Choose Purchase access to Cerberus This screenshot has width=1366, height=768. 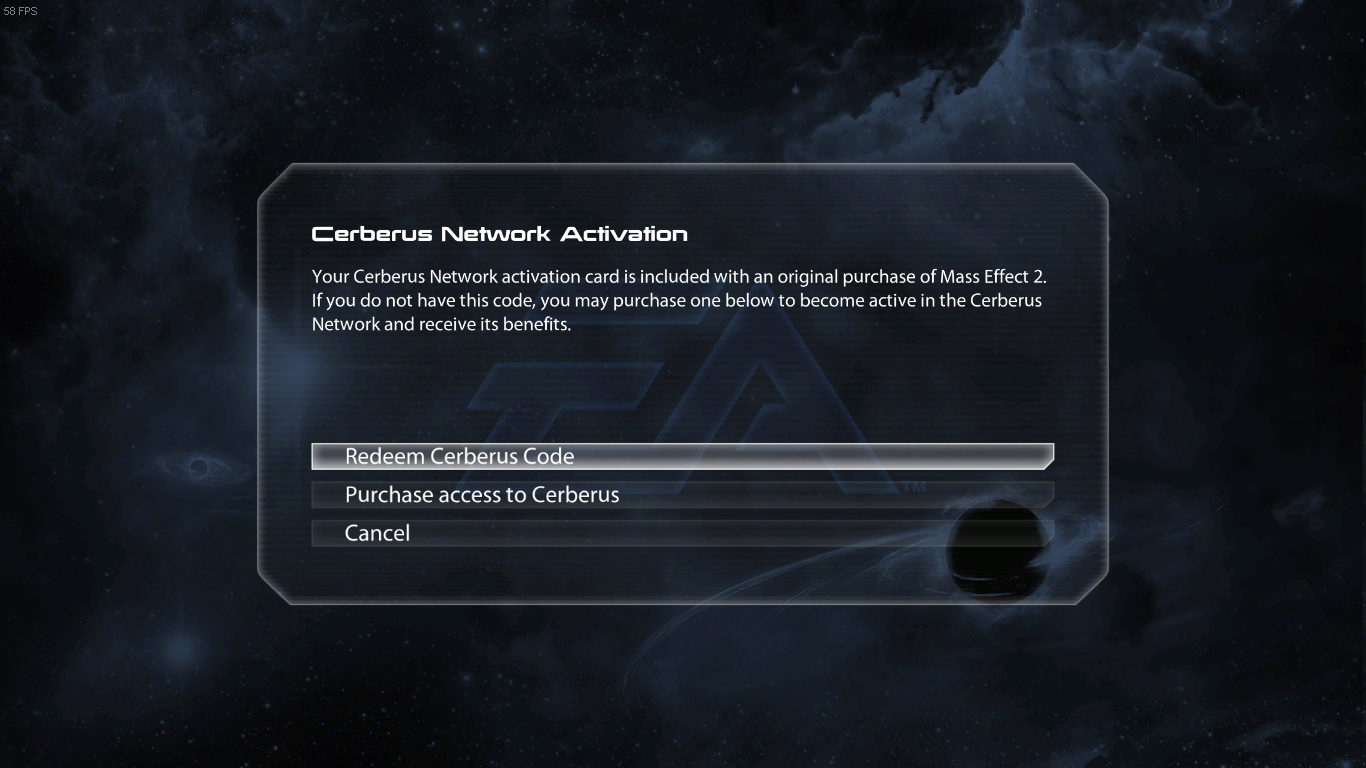point(682,495)
